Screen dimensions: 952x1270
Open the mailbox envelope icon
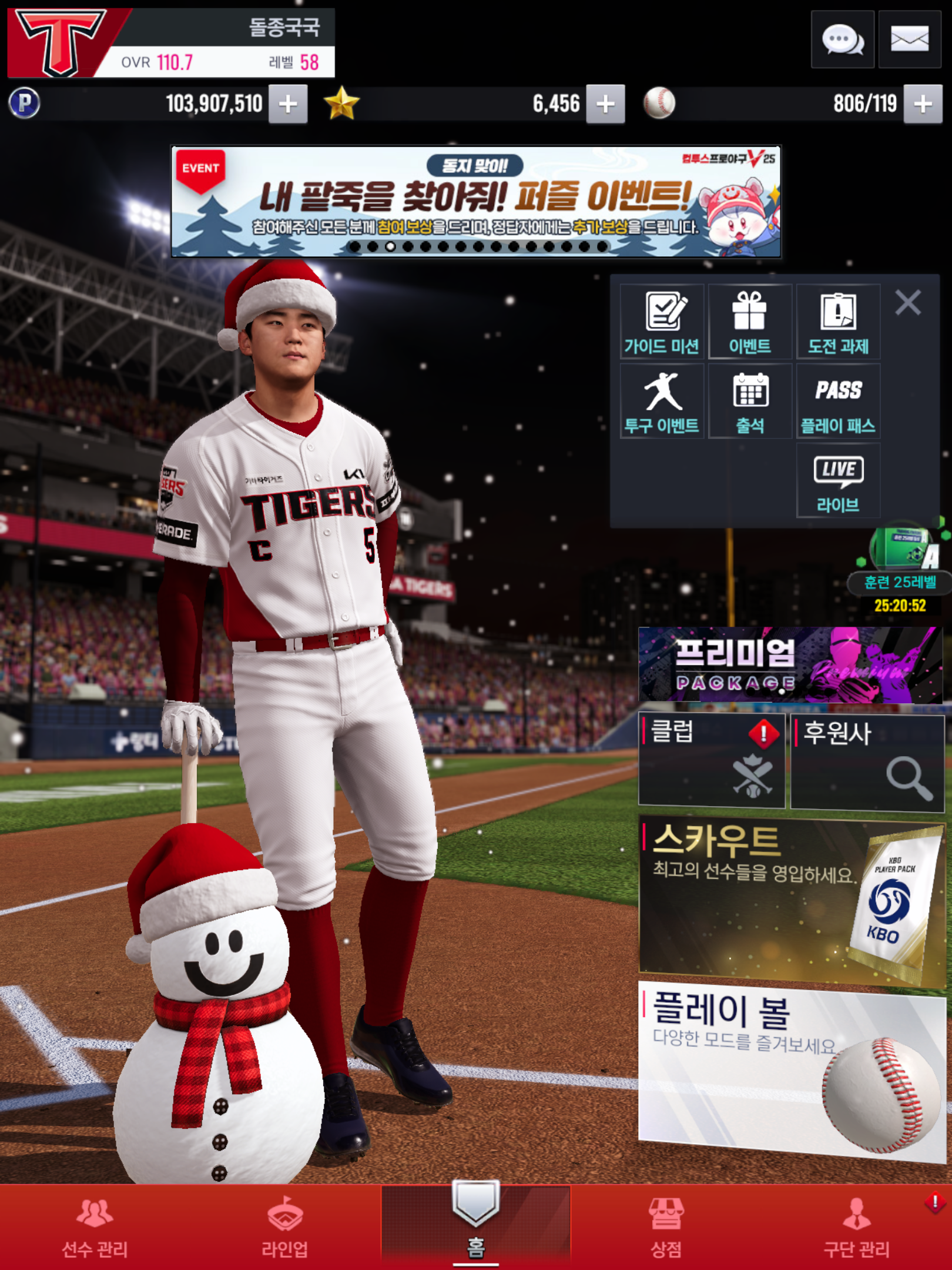909,40
